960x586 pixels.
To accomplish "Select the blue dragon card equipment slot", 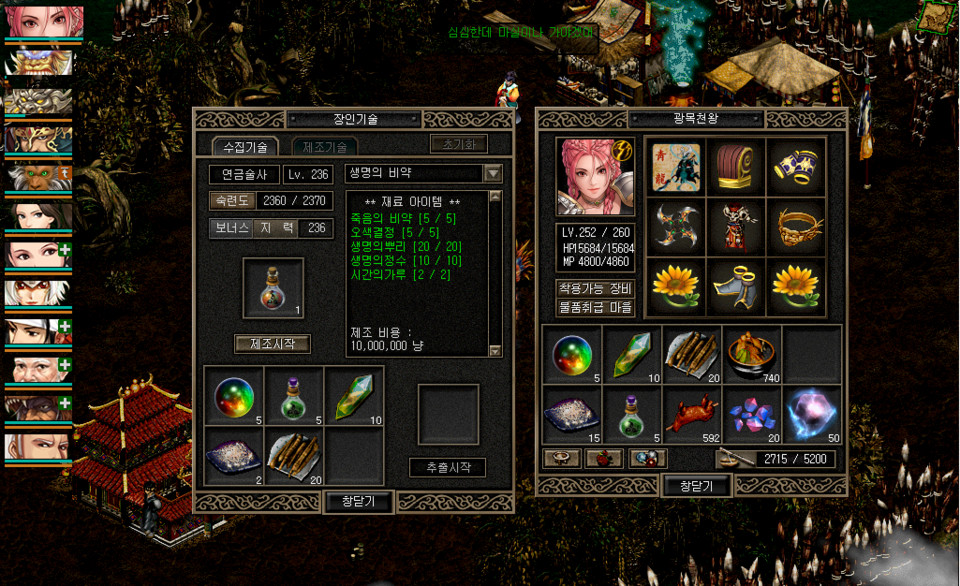I will (x=675, y=166).
